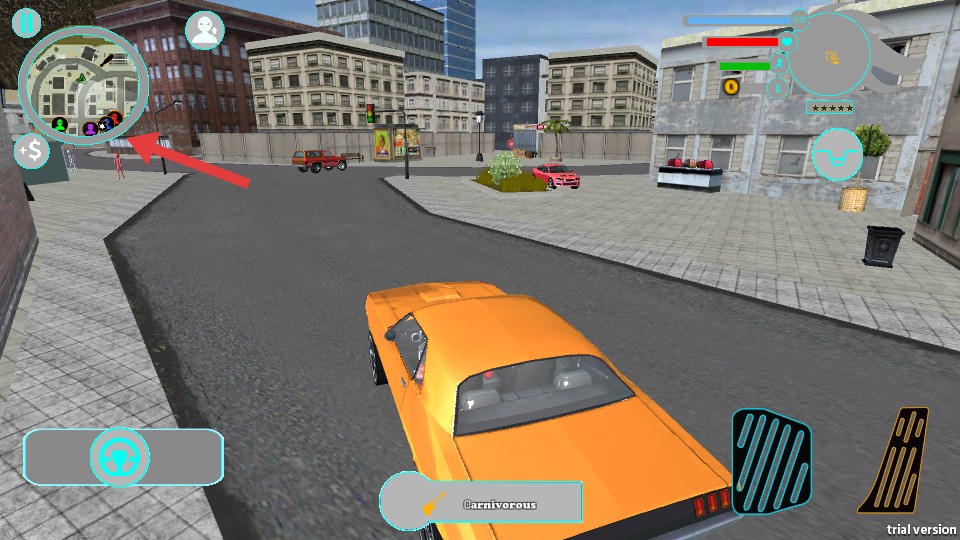Open the circular city minimap

[83, 85]
